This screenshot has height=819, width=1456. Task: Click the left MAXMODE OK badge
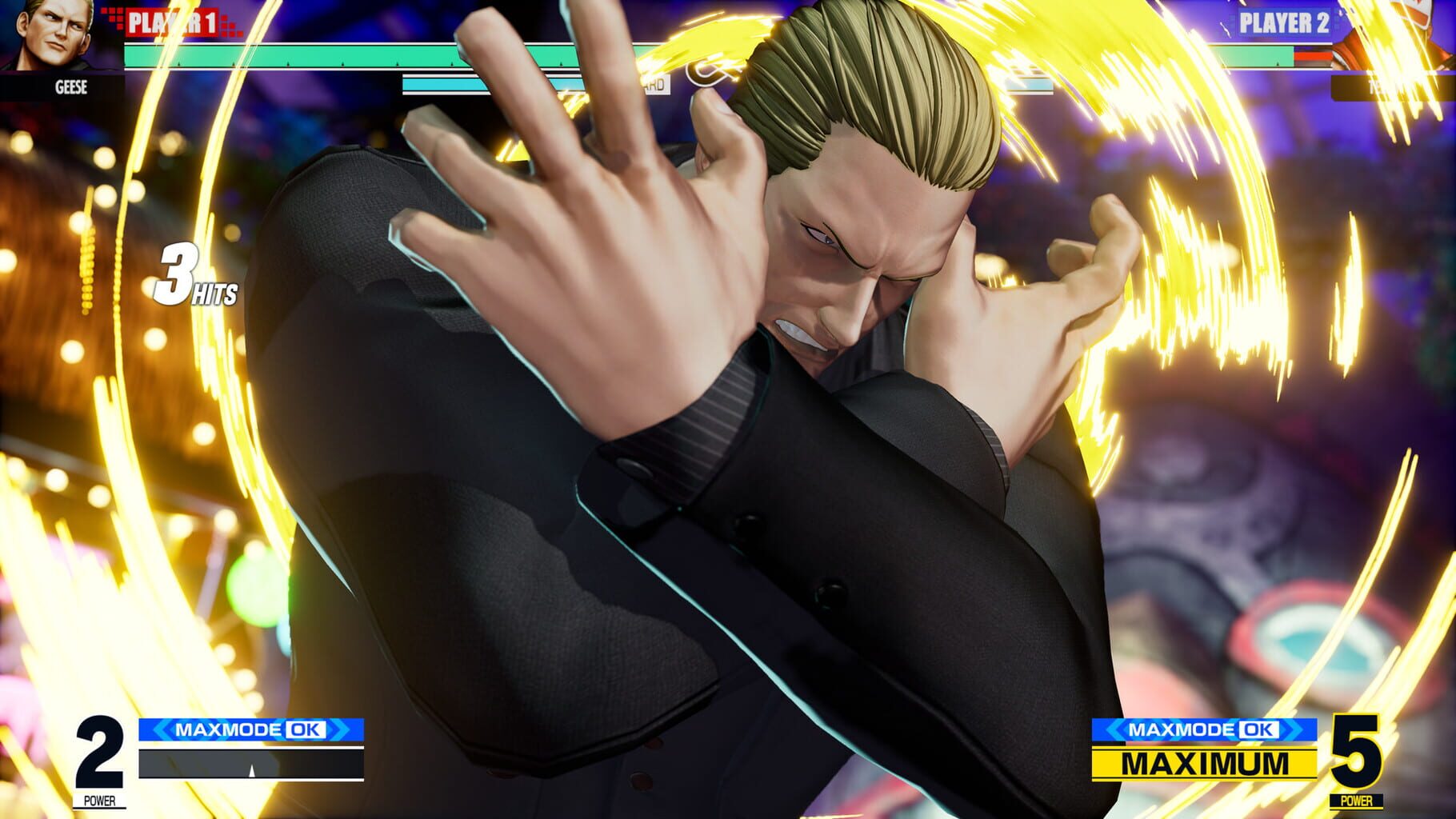(252, 729)
